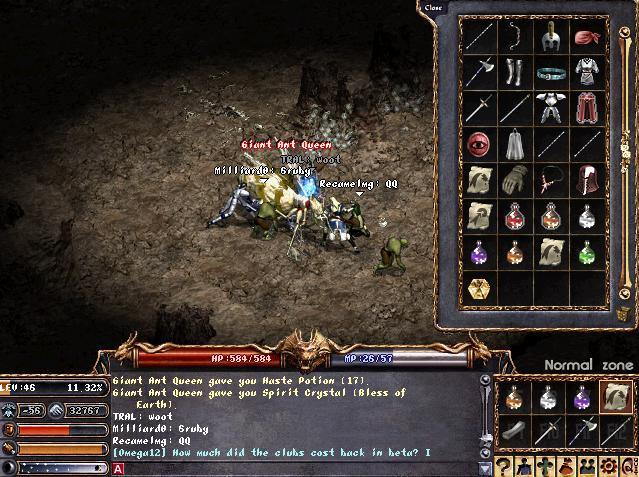Open the green cross menu button
This screenshot has height=477, width=639.
(546, 467)
